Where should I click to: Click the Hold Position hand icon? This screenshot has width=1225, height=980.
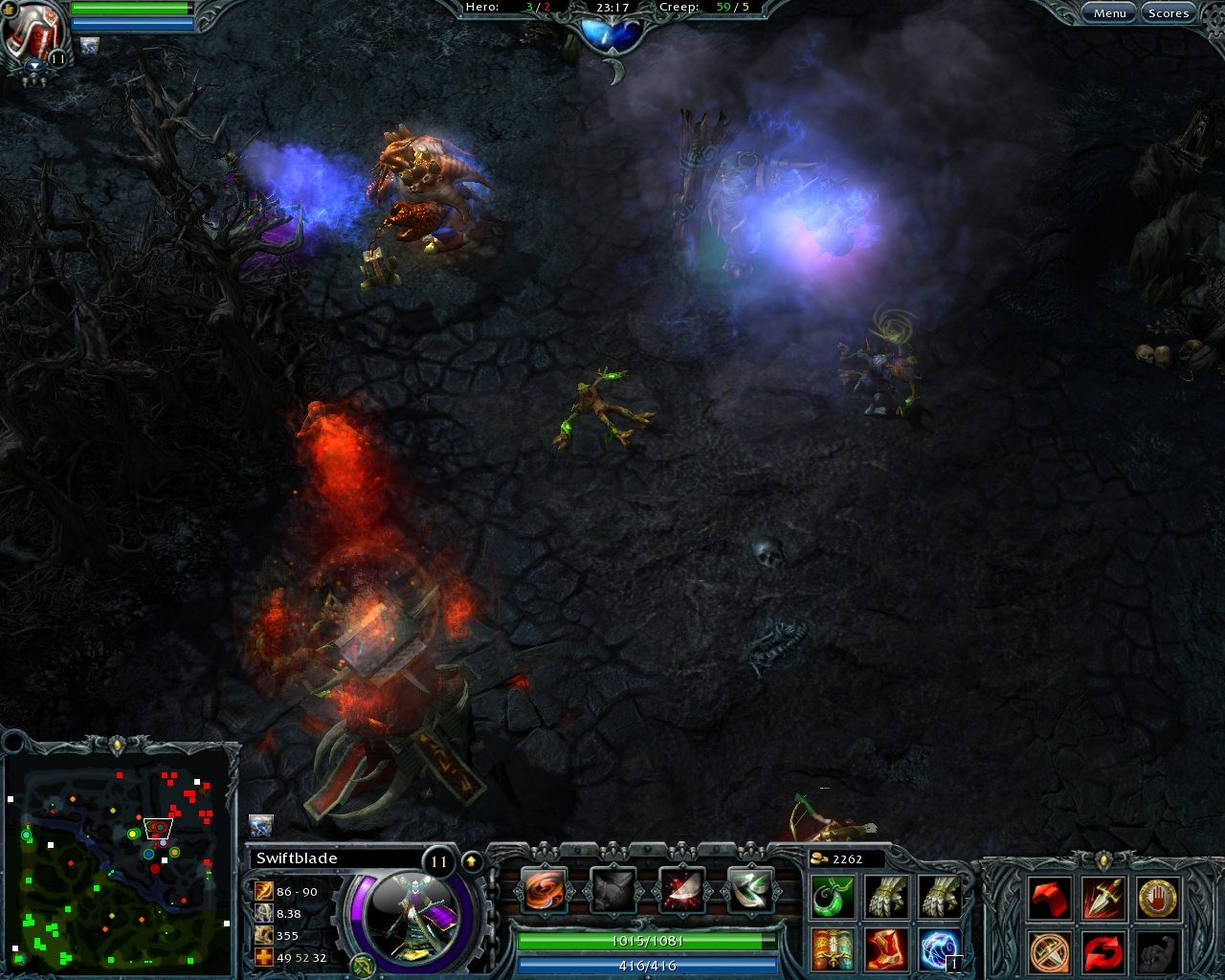coord(1156,898)
